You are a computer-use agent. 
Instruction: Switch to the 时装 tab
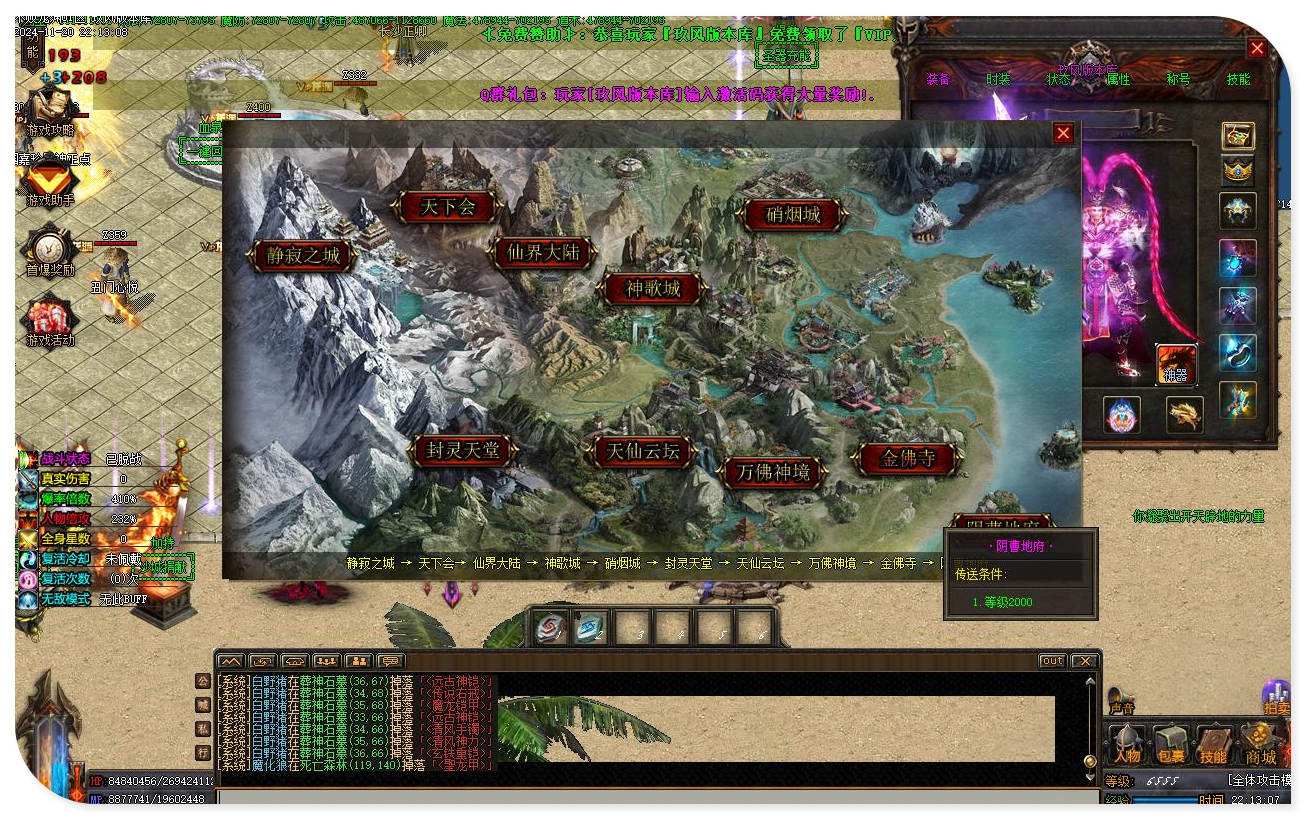point(998,79)
